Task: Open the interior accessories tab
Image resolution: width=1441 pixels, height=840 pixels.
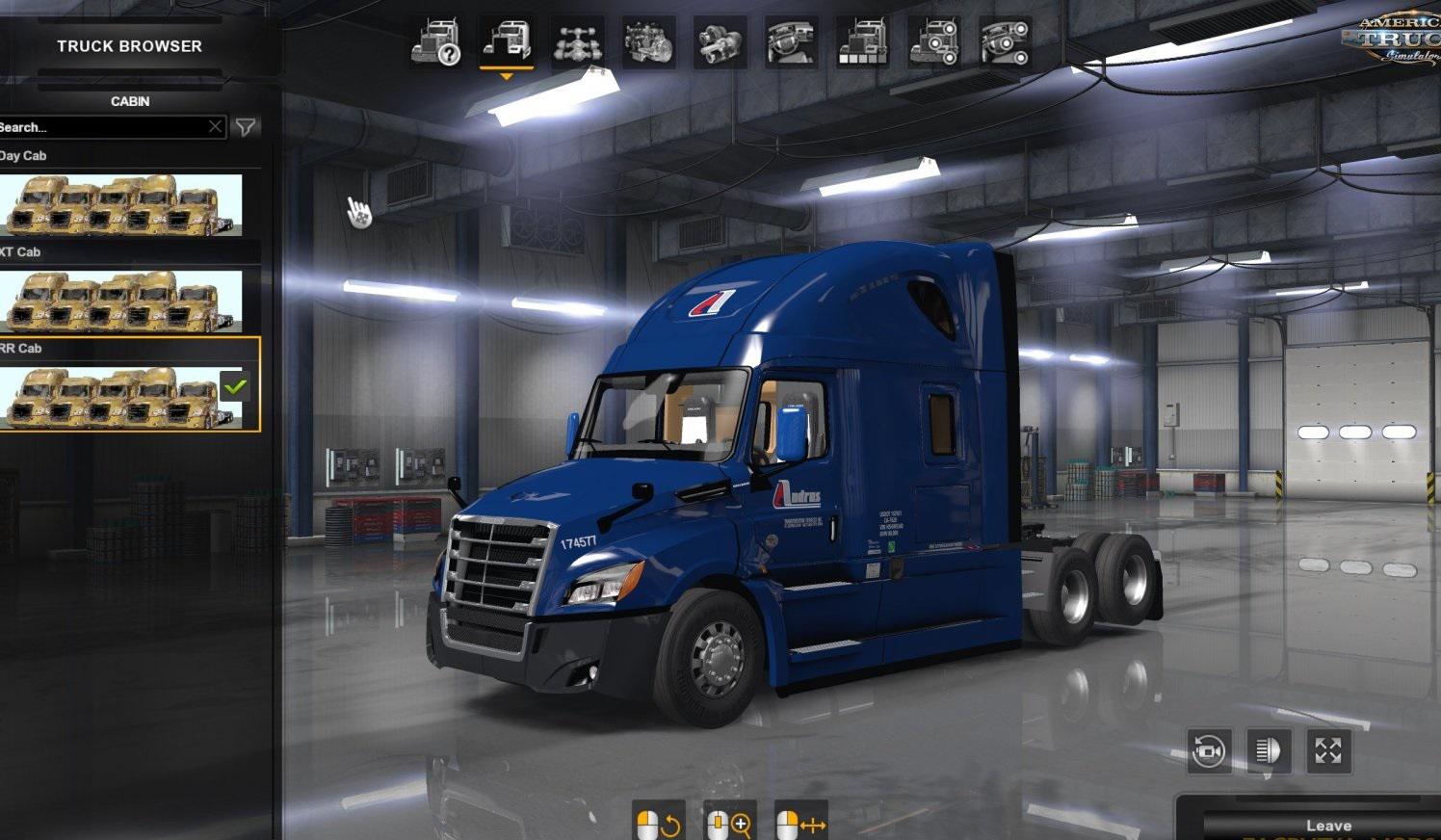Action: pos(1005,43)
